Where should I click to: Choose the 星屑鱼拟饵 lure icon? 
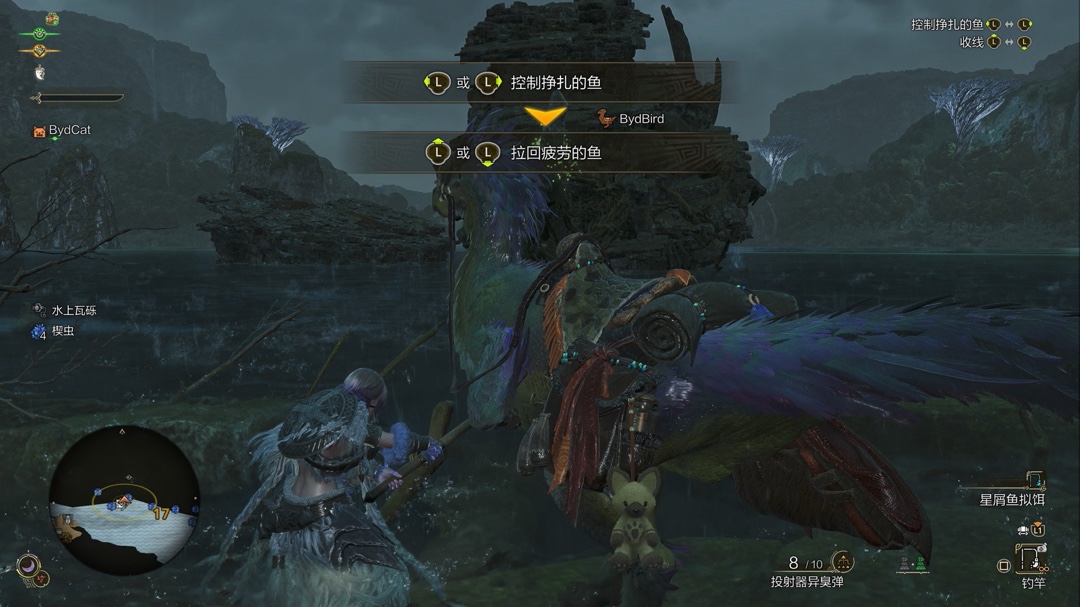coord(1034,481)
